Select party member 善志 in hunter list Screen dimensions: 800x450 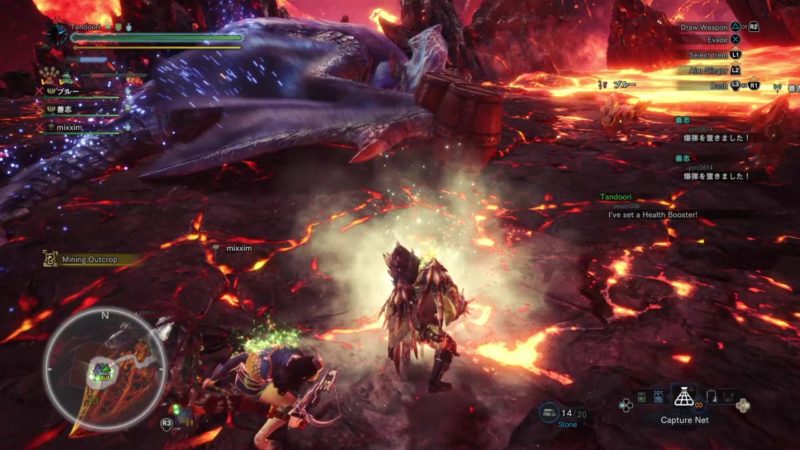click(x=66, y=109)
